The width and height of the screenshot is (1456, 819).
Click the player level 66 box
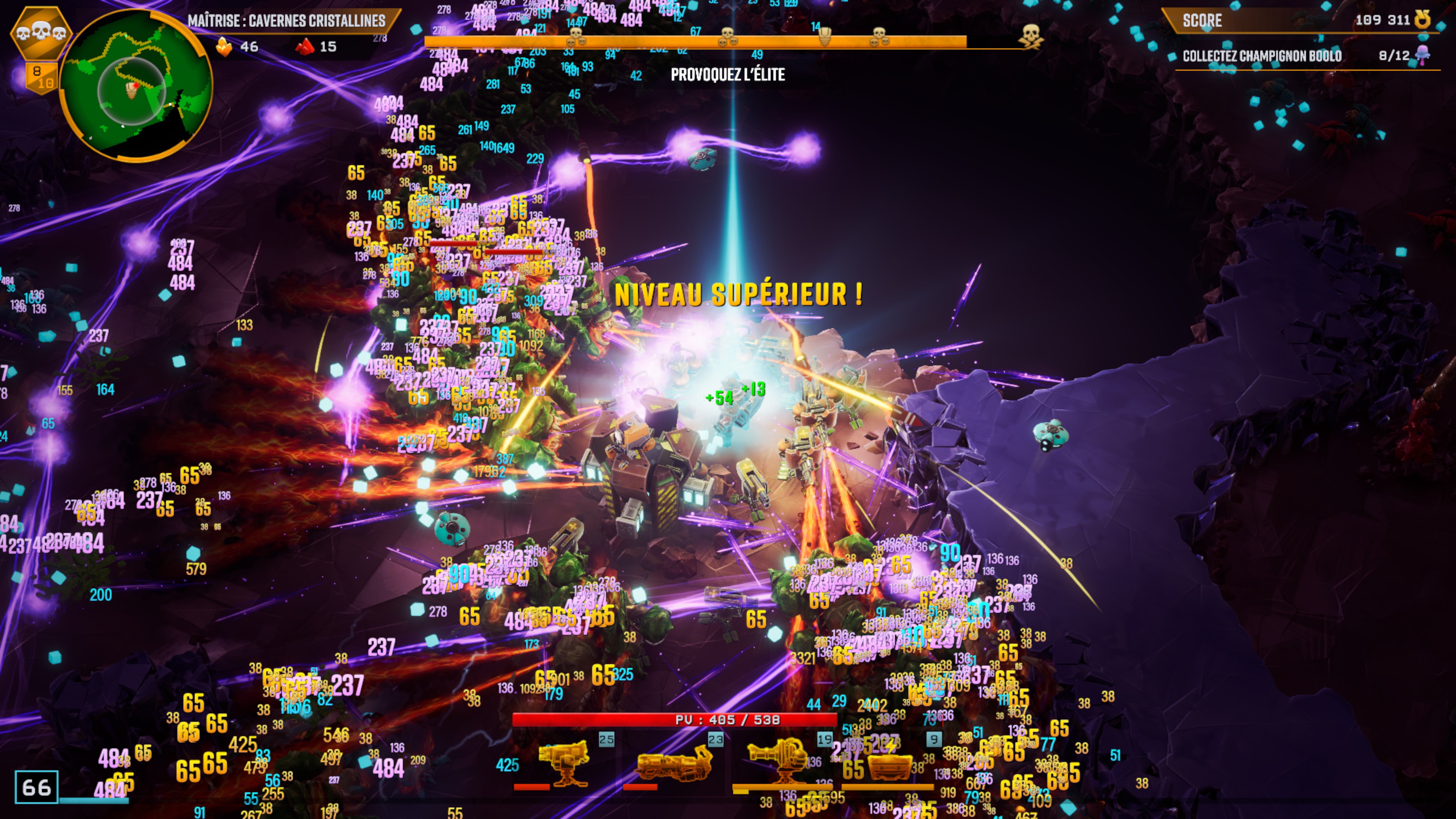point(36,787)
